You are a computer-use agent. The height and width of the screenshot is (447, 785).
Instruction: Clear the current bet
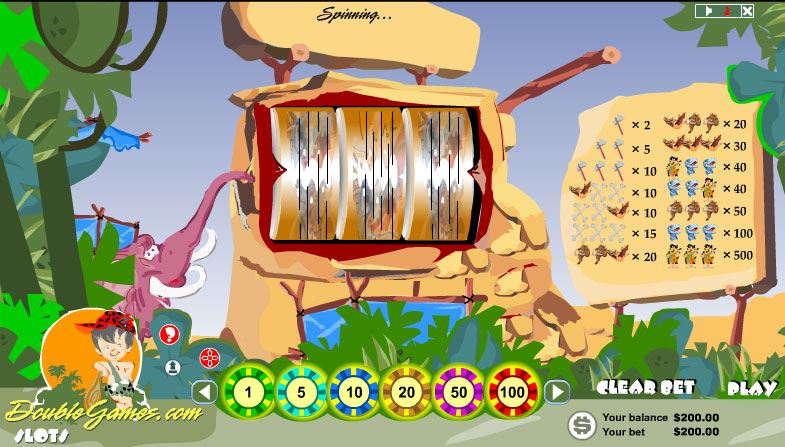point(641,389)
